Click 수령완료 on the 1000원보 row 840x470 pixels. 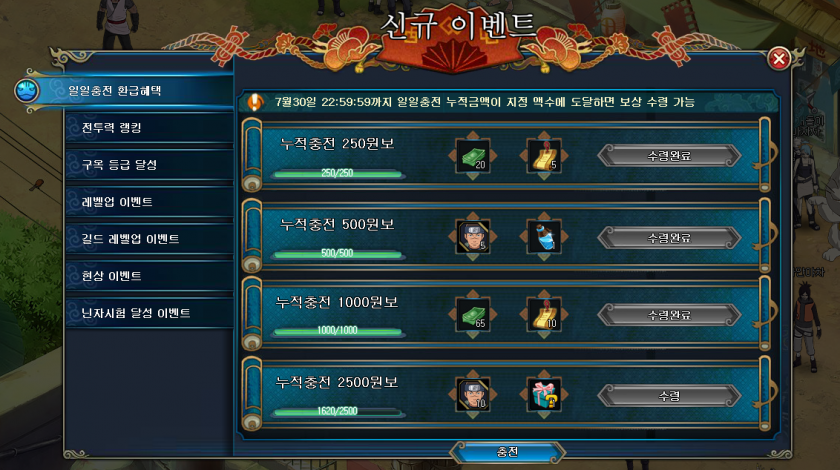[x=669, y=315]
